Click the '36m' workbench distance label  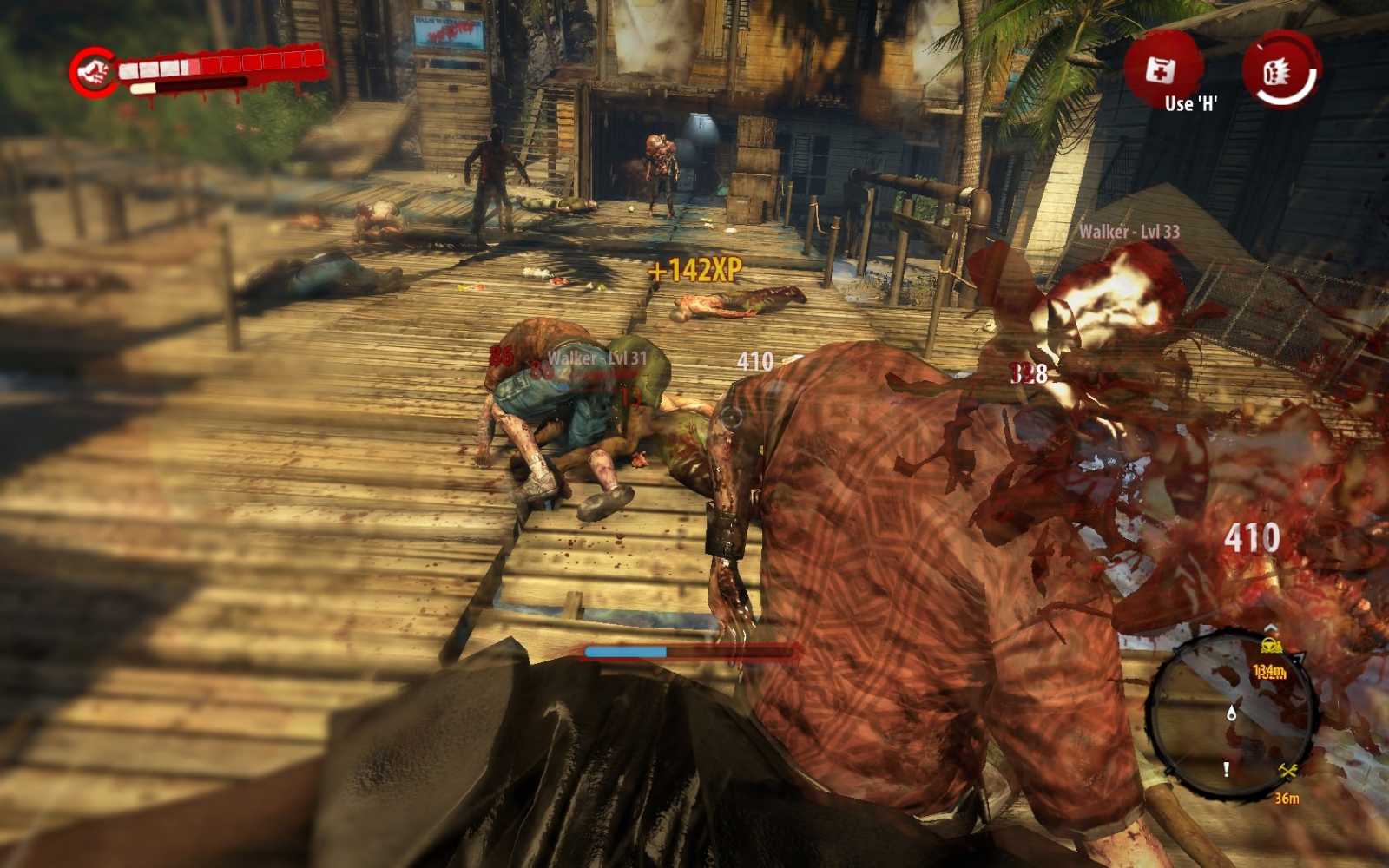pos(1287,799)
